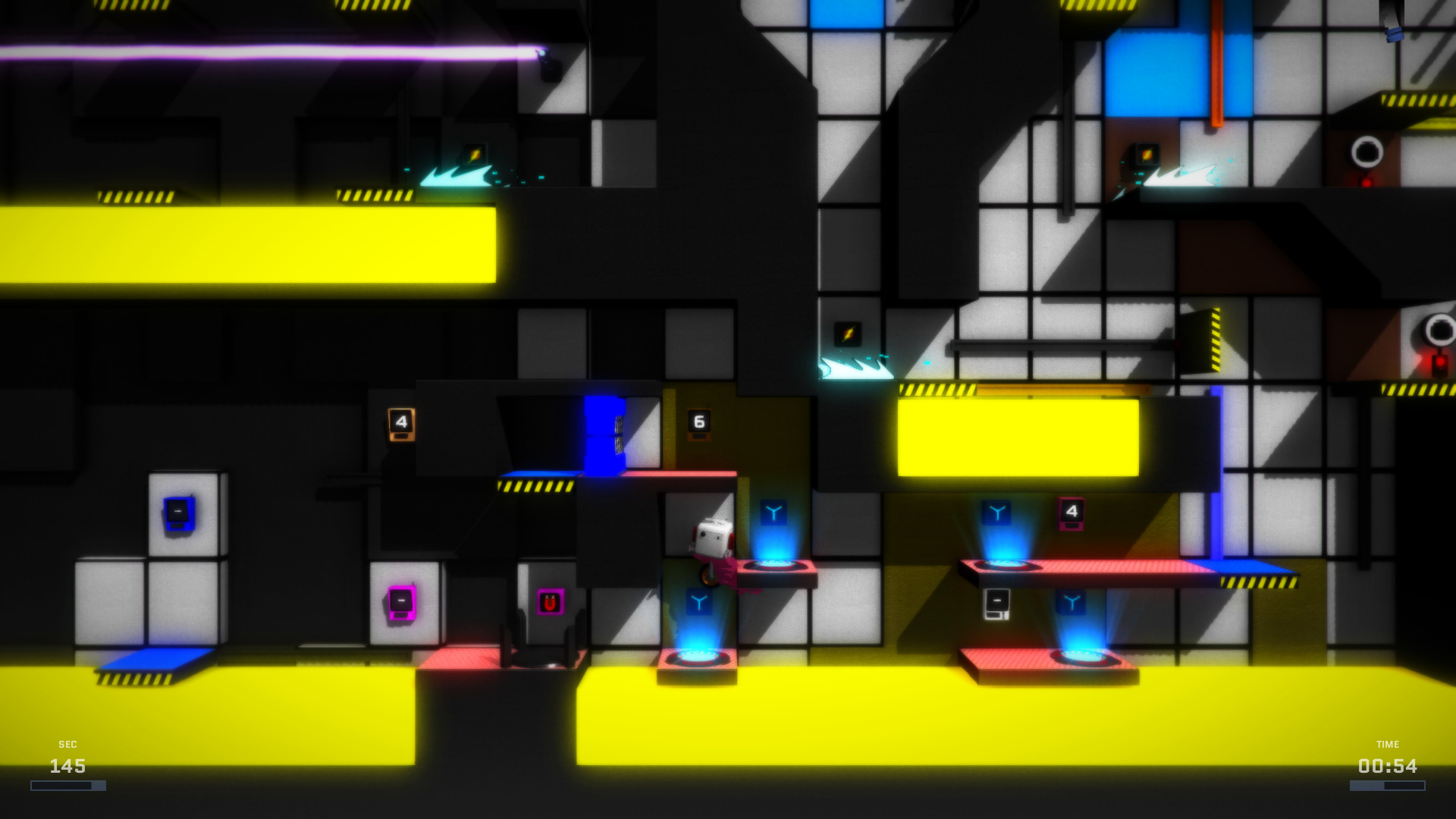This screenshot has height=819, width=1456.
Task: Toggle the blue minus switch on the left
Action: pos(180,514)
